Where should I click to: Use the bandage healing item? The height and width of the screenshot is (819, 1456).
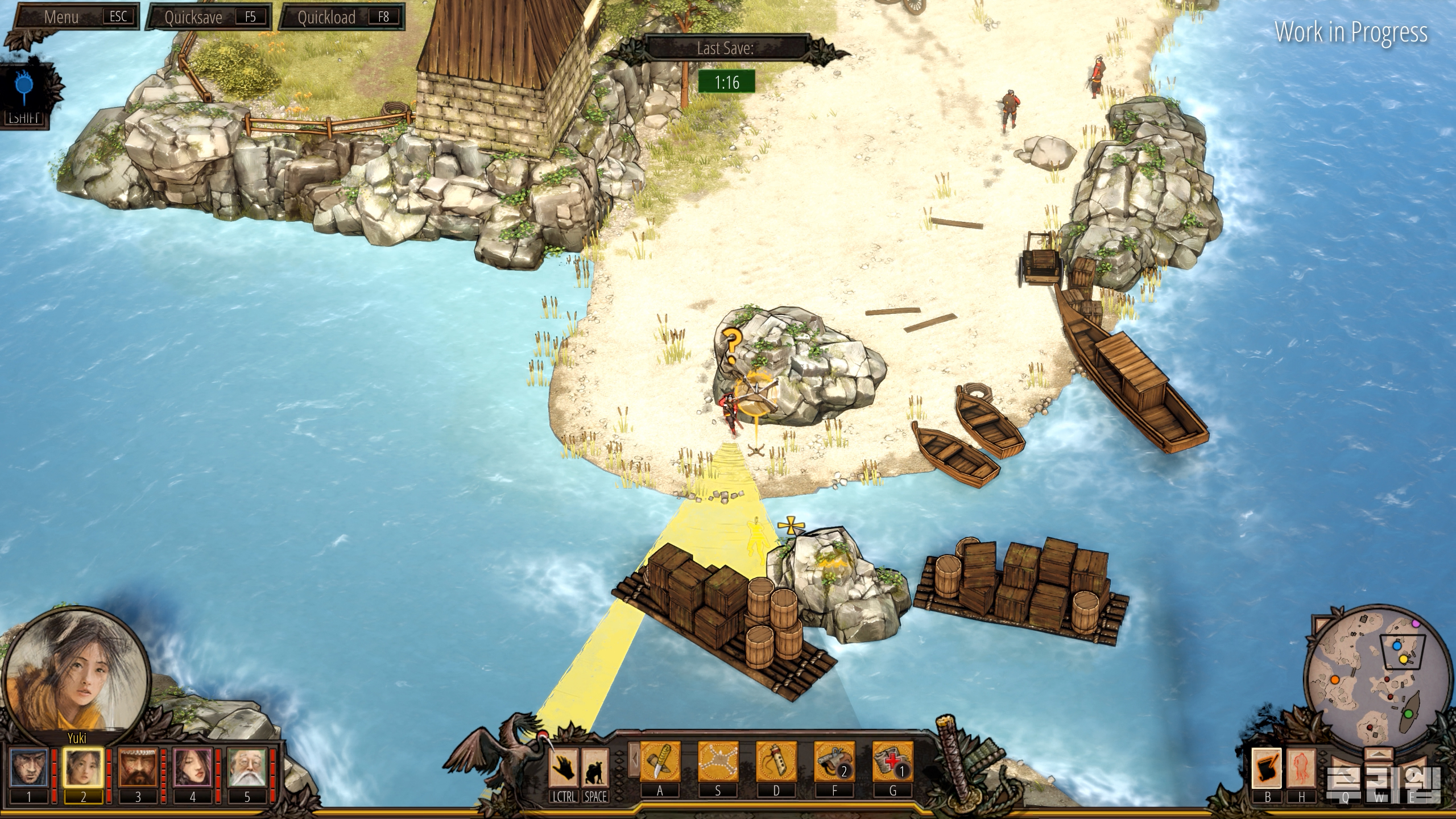click(892, 762)
